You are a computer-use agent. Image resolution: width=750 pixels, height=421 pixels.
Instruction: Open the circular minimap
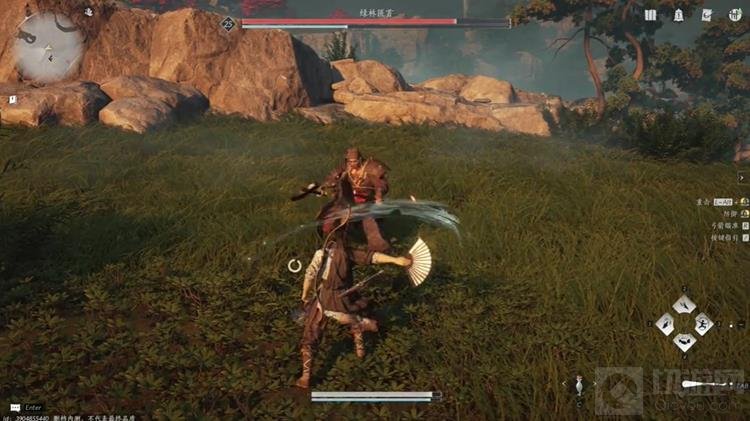[x=48, y=47]
